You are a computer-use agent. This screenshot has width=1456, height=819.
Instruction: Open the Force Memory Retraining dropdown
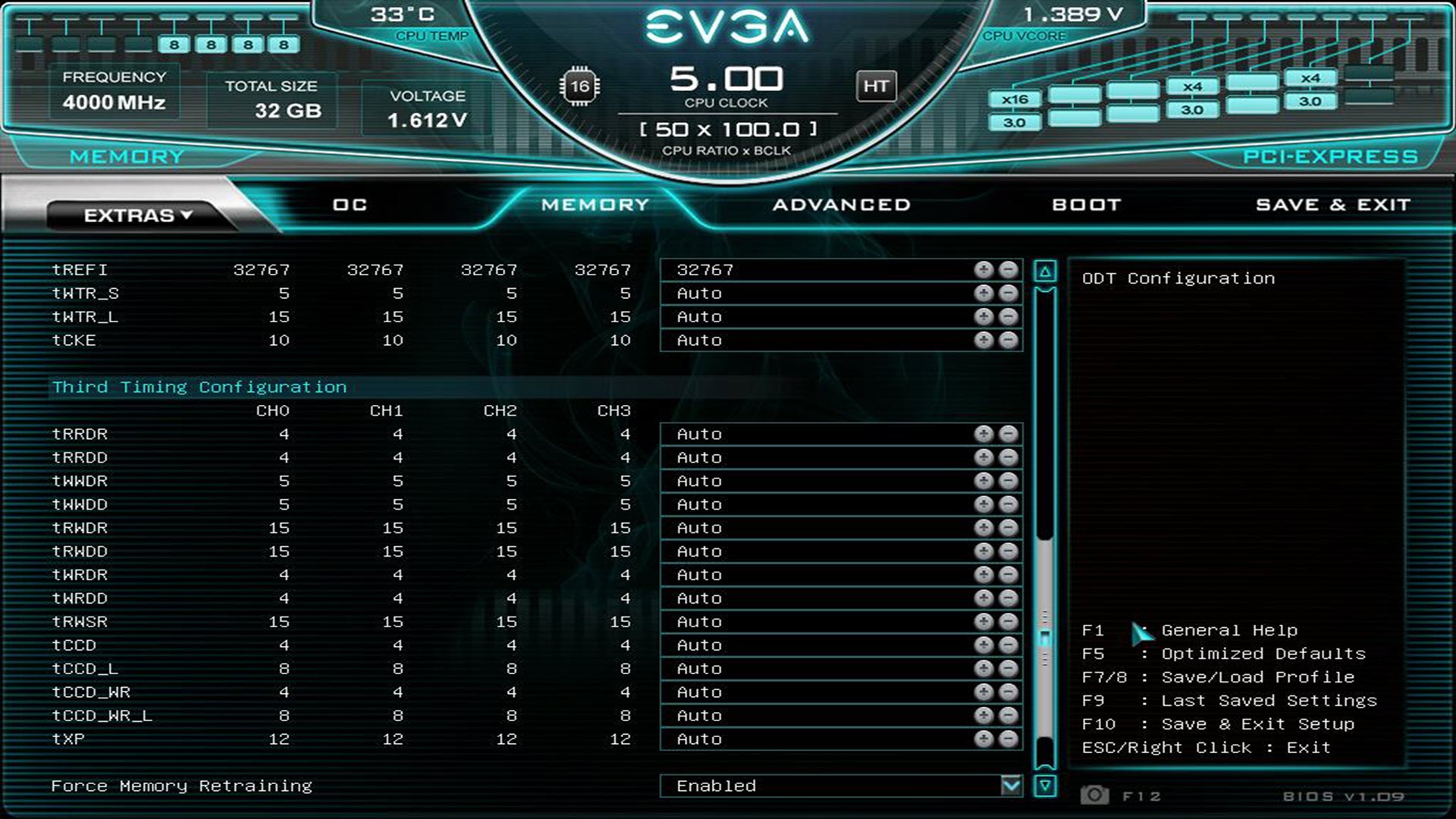pyautogui.click(x=1011, y=786)
